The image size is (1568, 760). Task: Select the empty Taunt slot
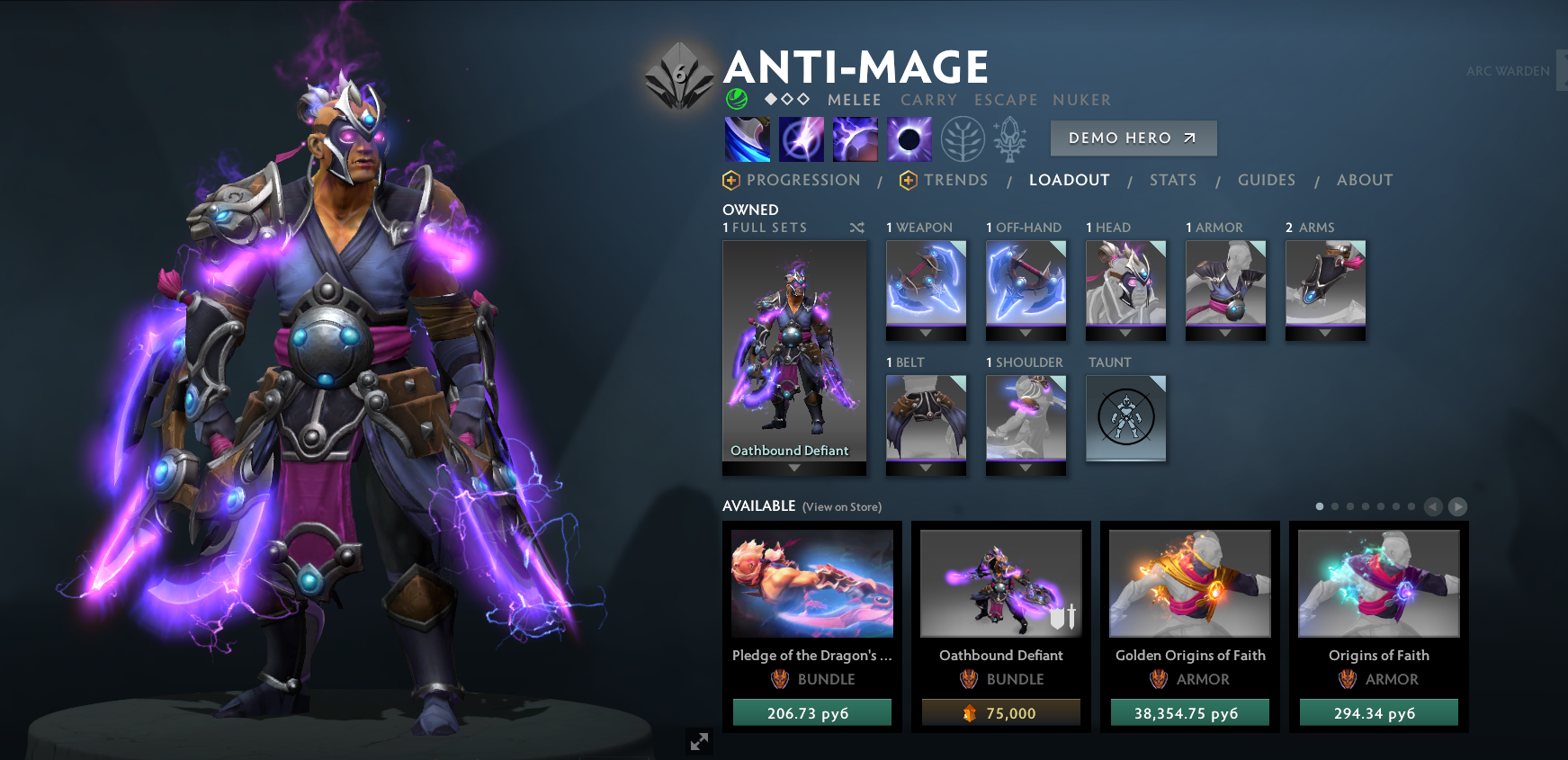tap(1125, 417)
